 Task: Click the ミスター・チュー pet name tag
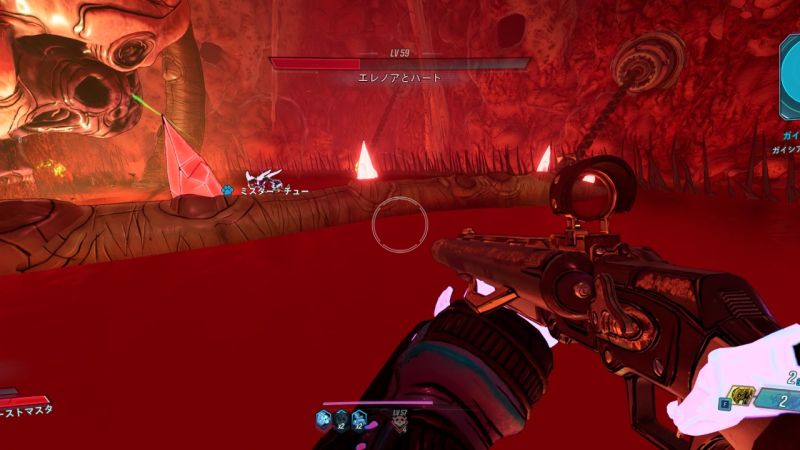[266, 190]
